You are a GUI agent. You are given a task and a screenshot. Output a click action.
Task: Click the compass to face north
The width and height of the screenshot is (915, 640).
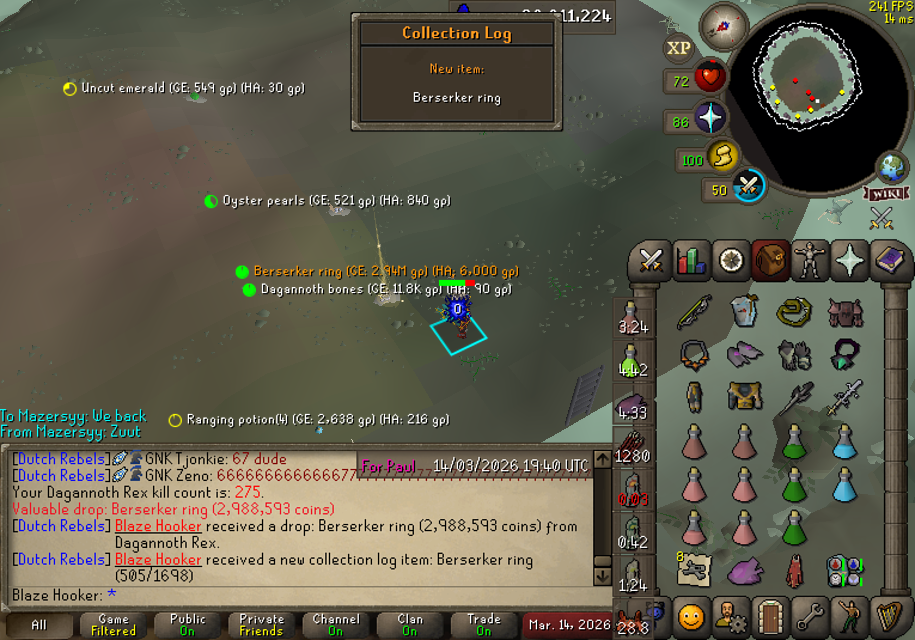tap(724, 25)
